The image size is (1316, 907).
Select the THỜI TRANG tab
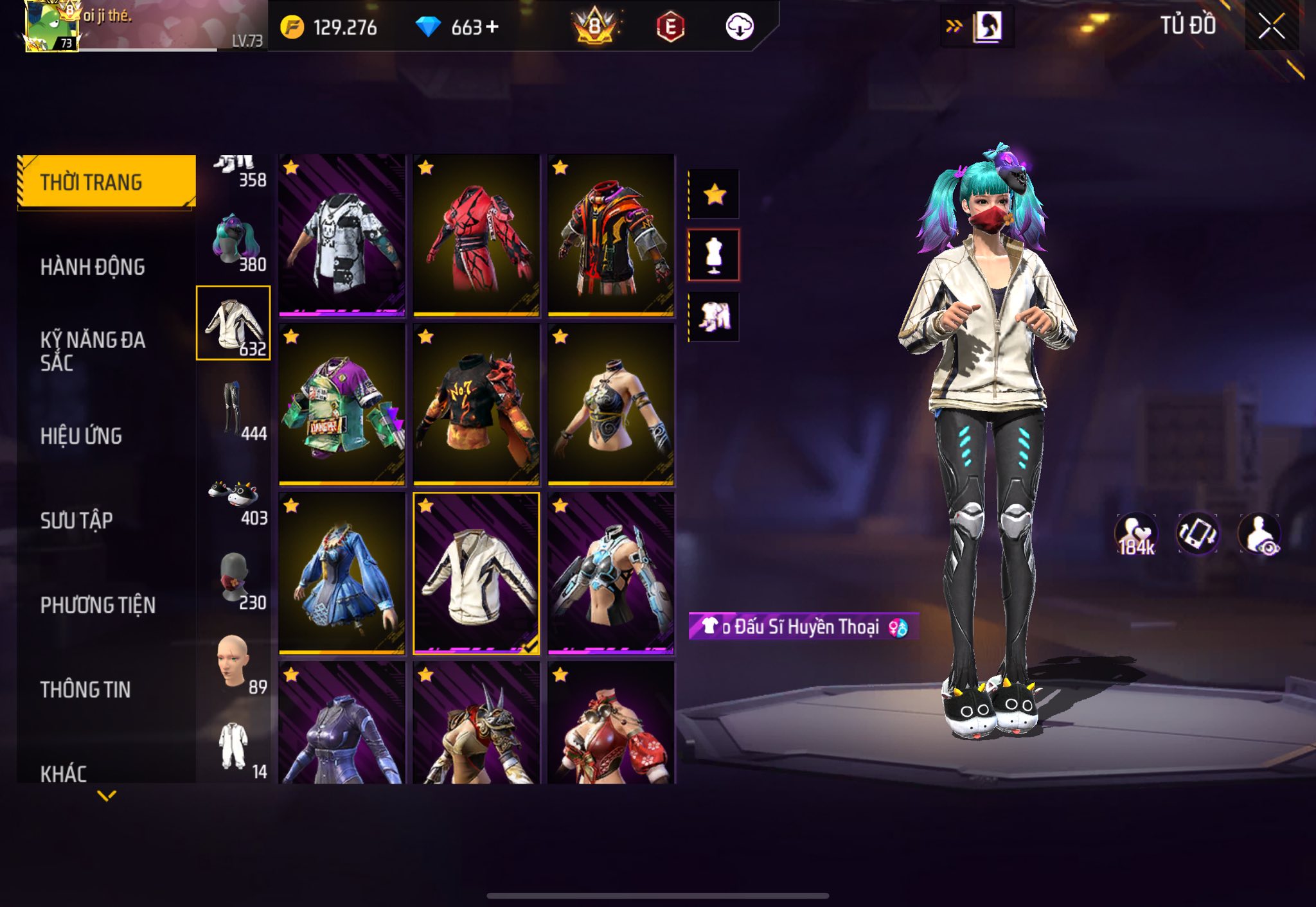(106, 182)
